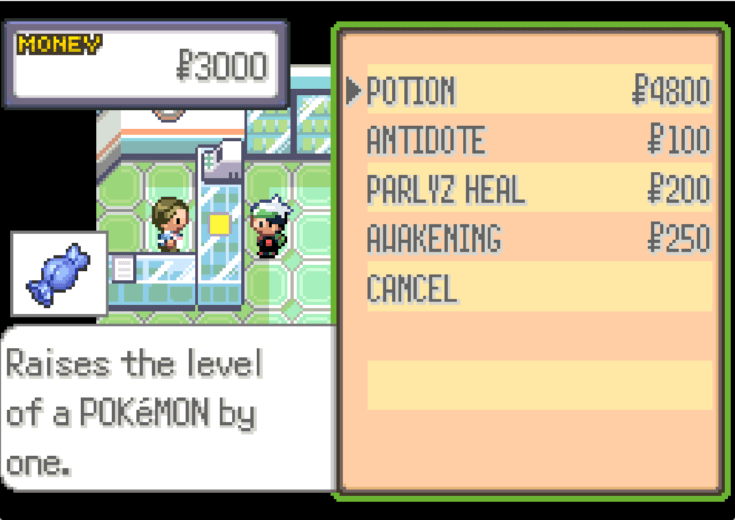Choose CANCEL to exit the shop
735x520 pixels.
(x=411, y=289)
